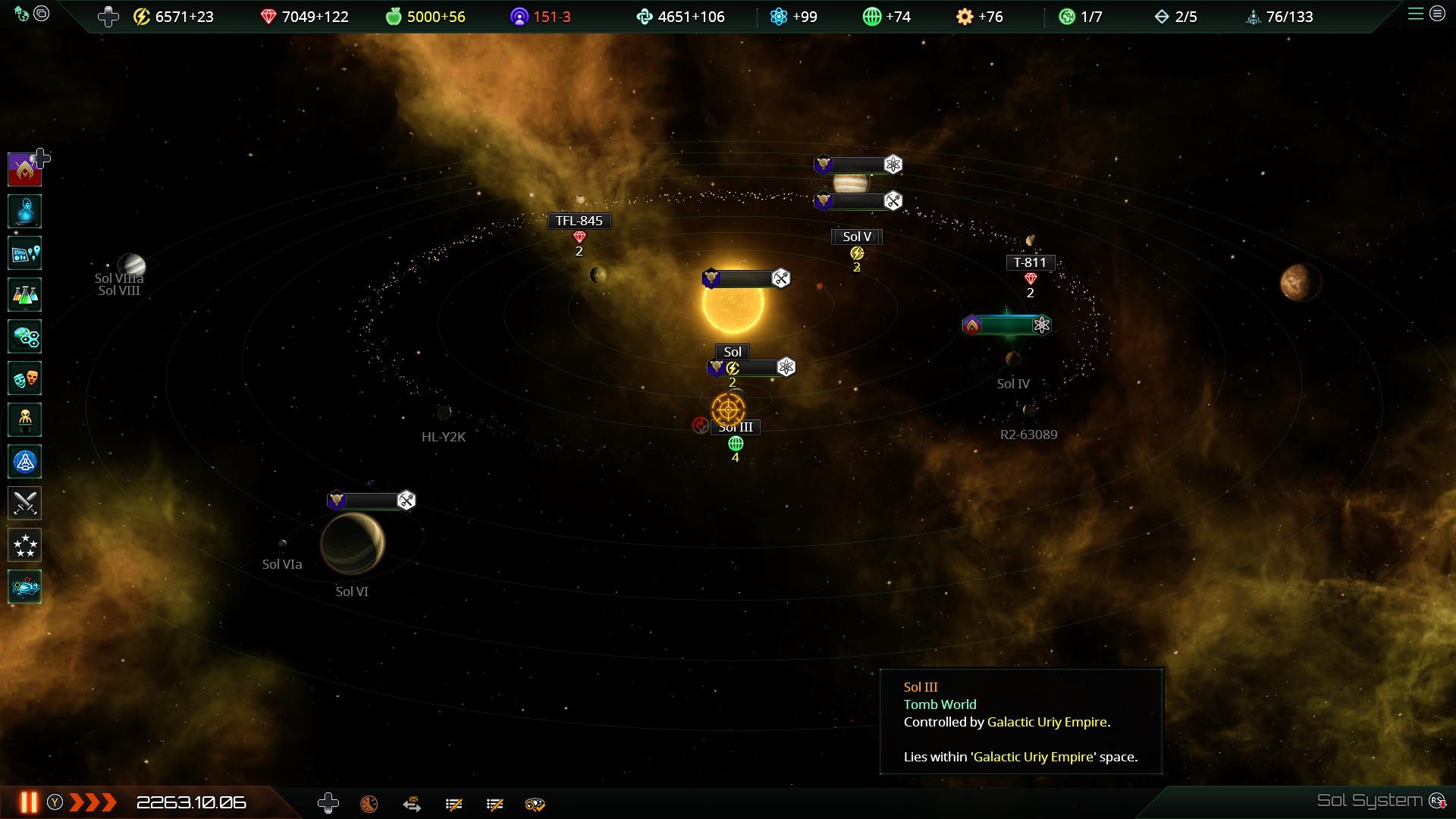This screenshot has height=819, width=1456.
Task: Open the Species panel
Action: [25, 419]
